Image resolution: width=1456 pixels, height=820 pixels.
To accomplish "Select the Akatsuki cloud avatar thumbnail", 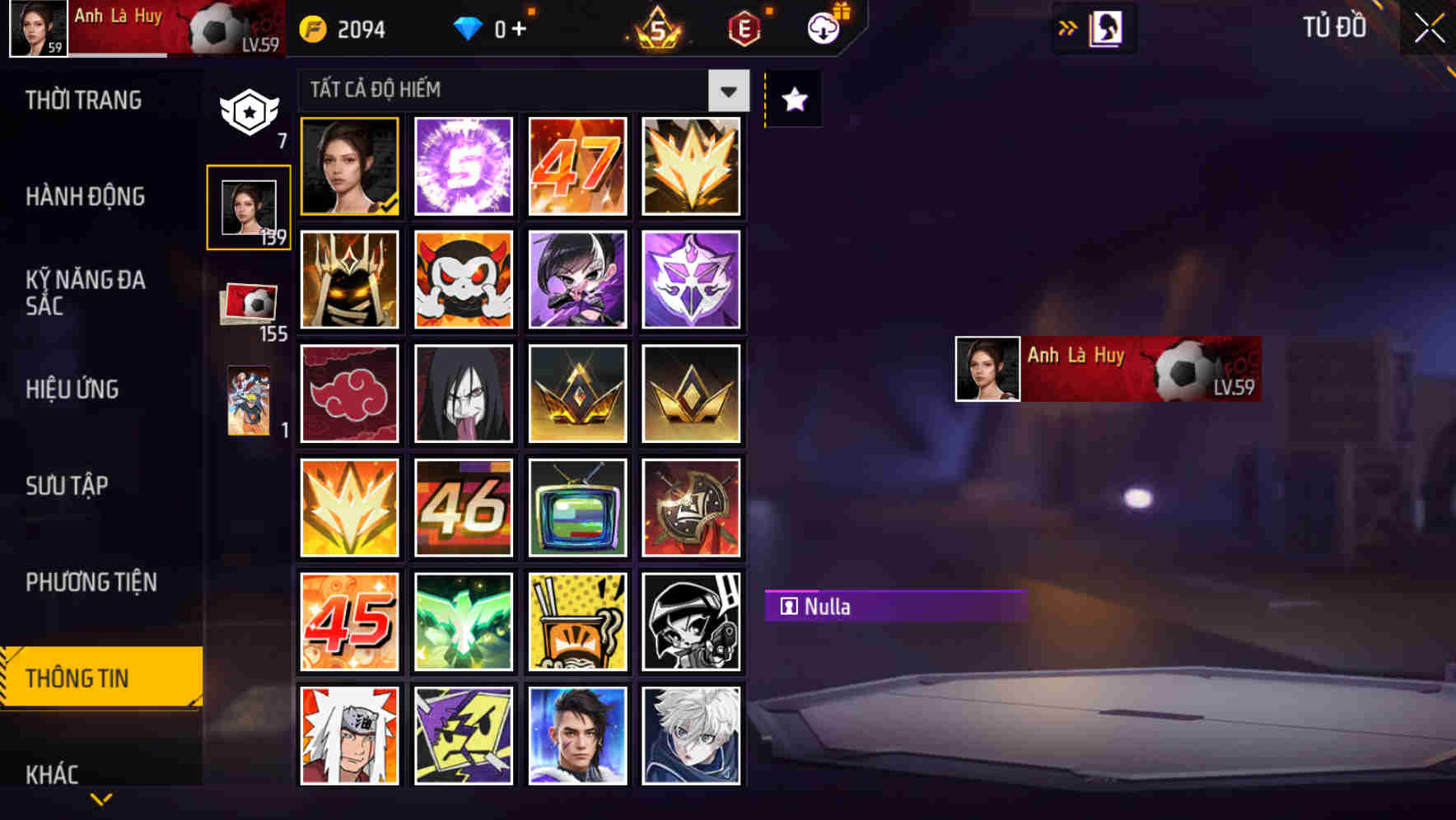I will coord(349,394).
